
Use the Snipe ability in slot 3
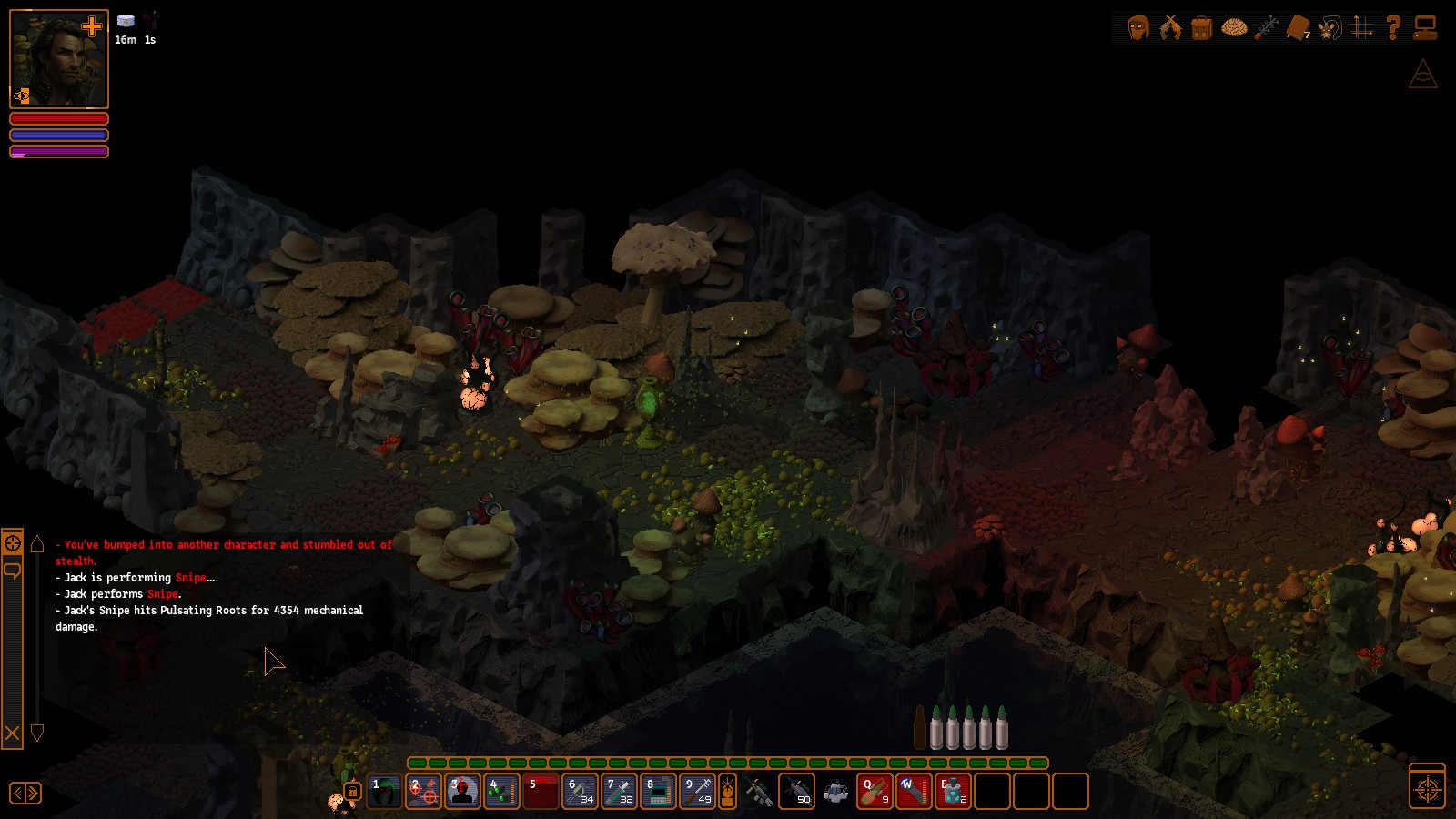[462, 792]
